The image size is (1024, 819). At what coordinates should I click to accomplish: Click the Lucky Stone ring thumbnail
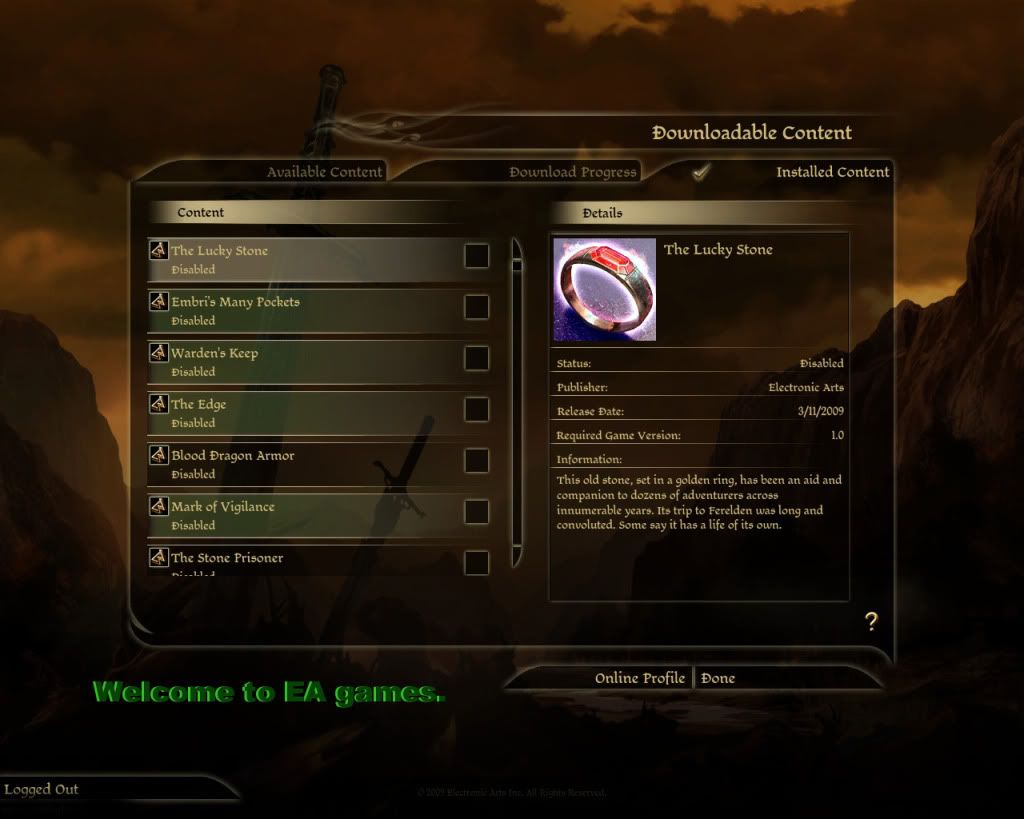605,290
